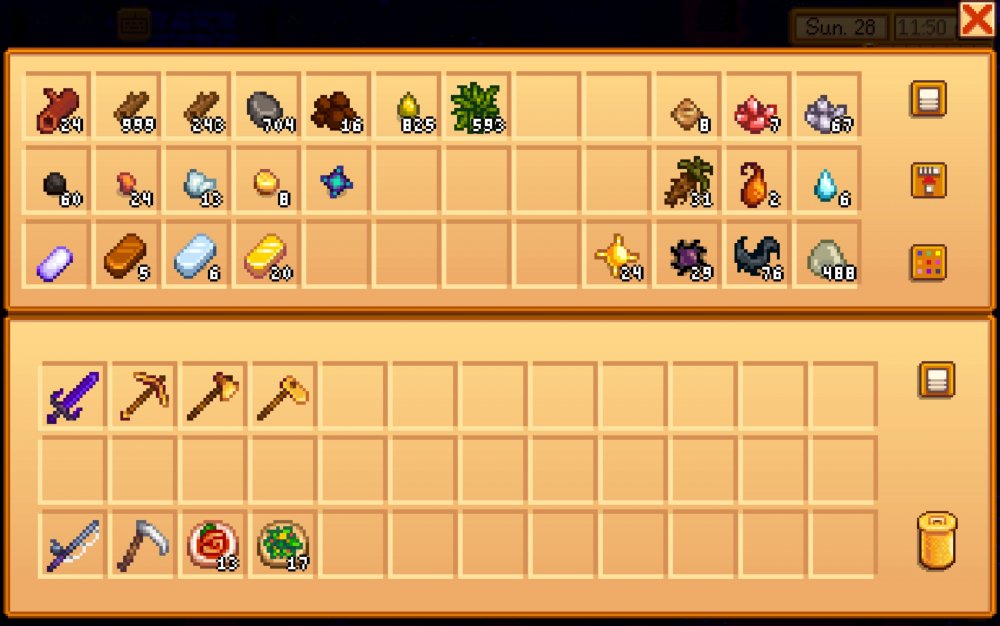
Task: Open the chest color picker
Action: [928, 262]
